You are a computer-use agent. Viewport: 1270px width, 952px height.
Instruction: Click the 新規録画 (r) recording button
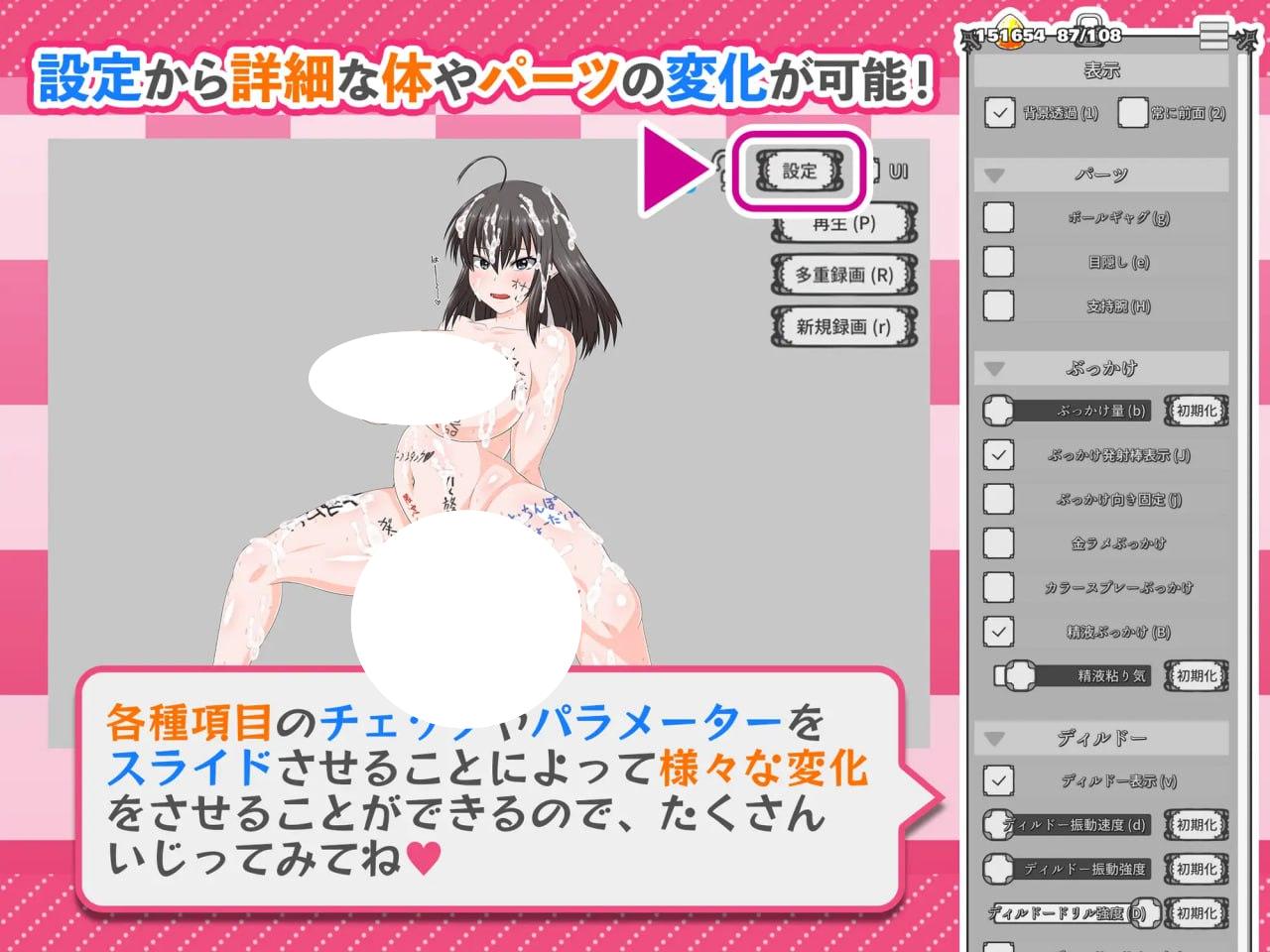[844, 325]
